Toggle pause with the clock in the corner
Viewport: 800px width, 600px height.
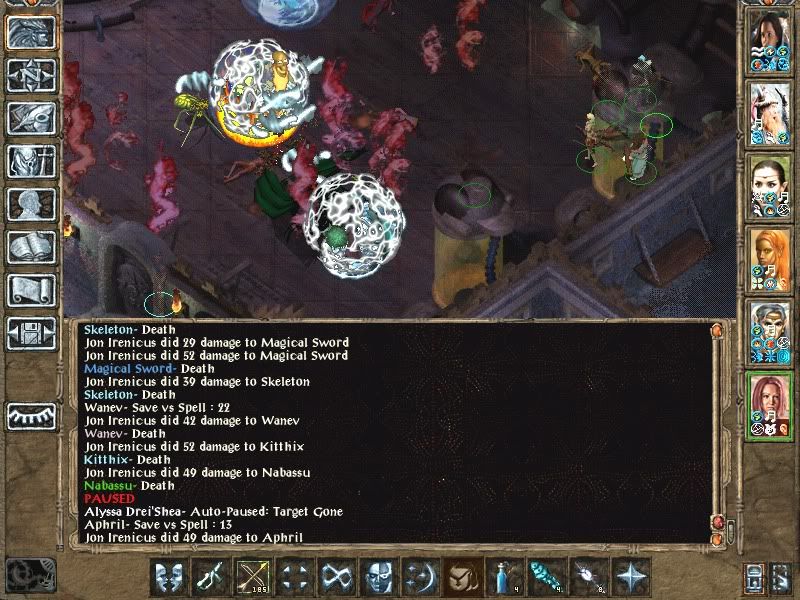(x=27, y=575)
